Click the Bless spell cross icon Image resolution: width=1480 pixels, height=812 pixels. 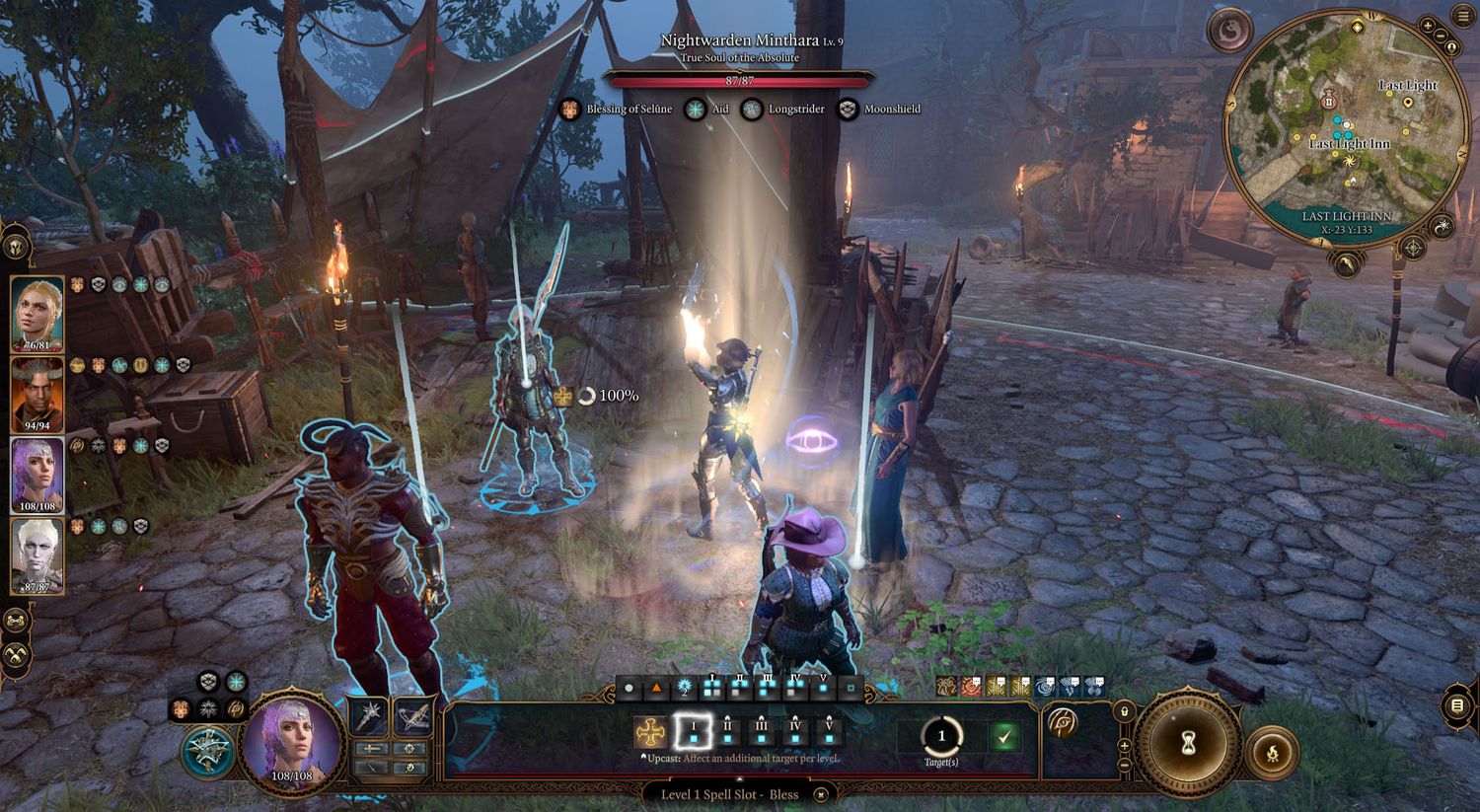(x=649, y=732)
